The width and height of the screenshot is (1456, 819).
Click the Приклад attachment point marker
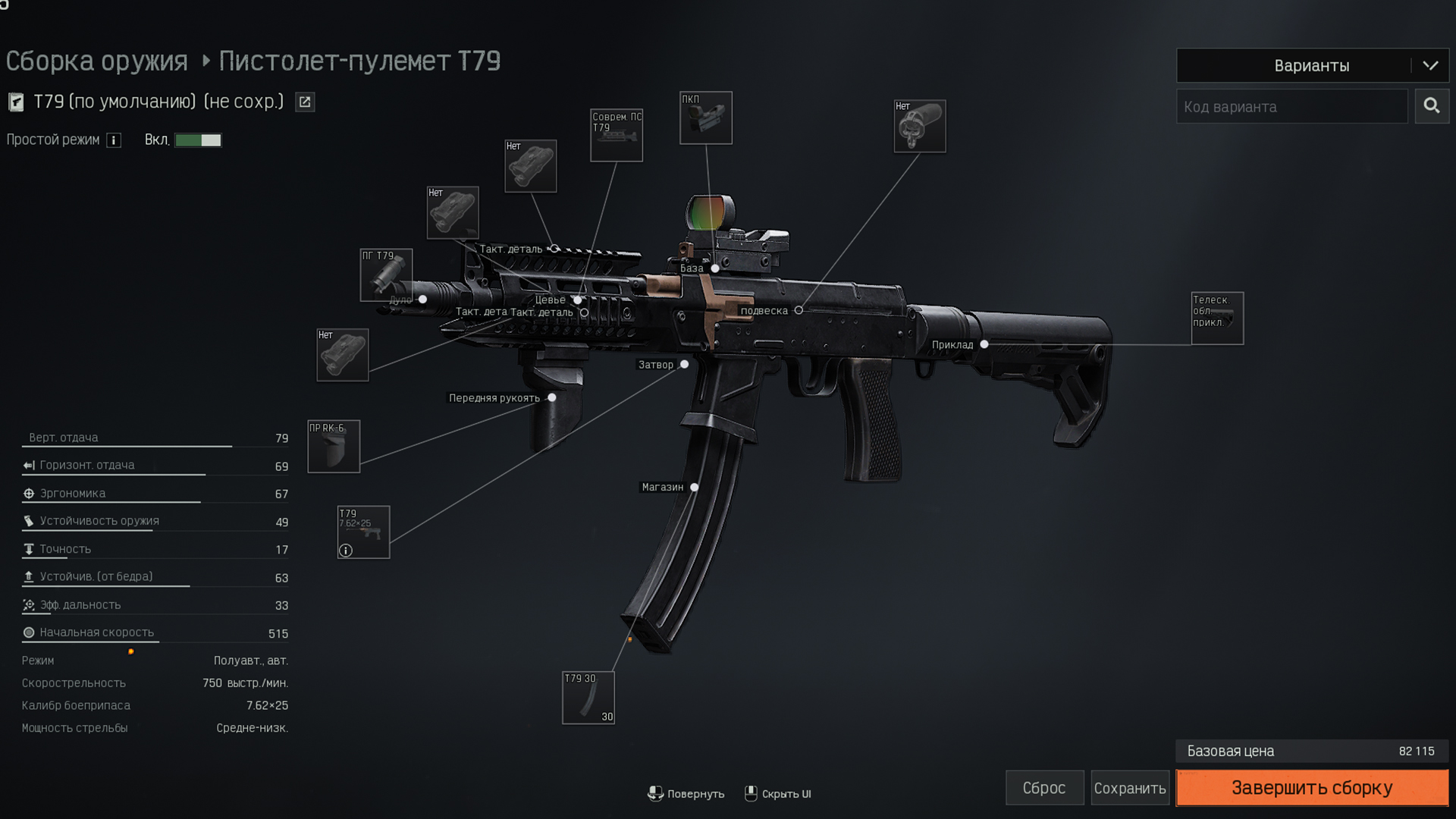click(984, 344)
